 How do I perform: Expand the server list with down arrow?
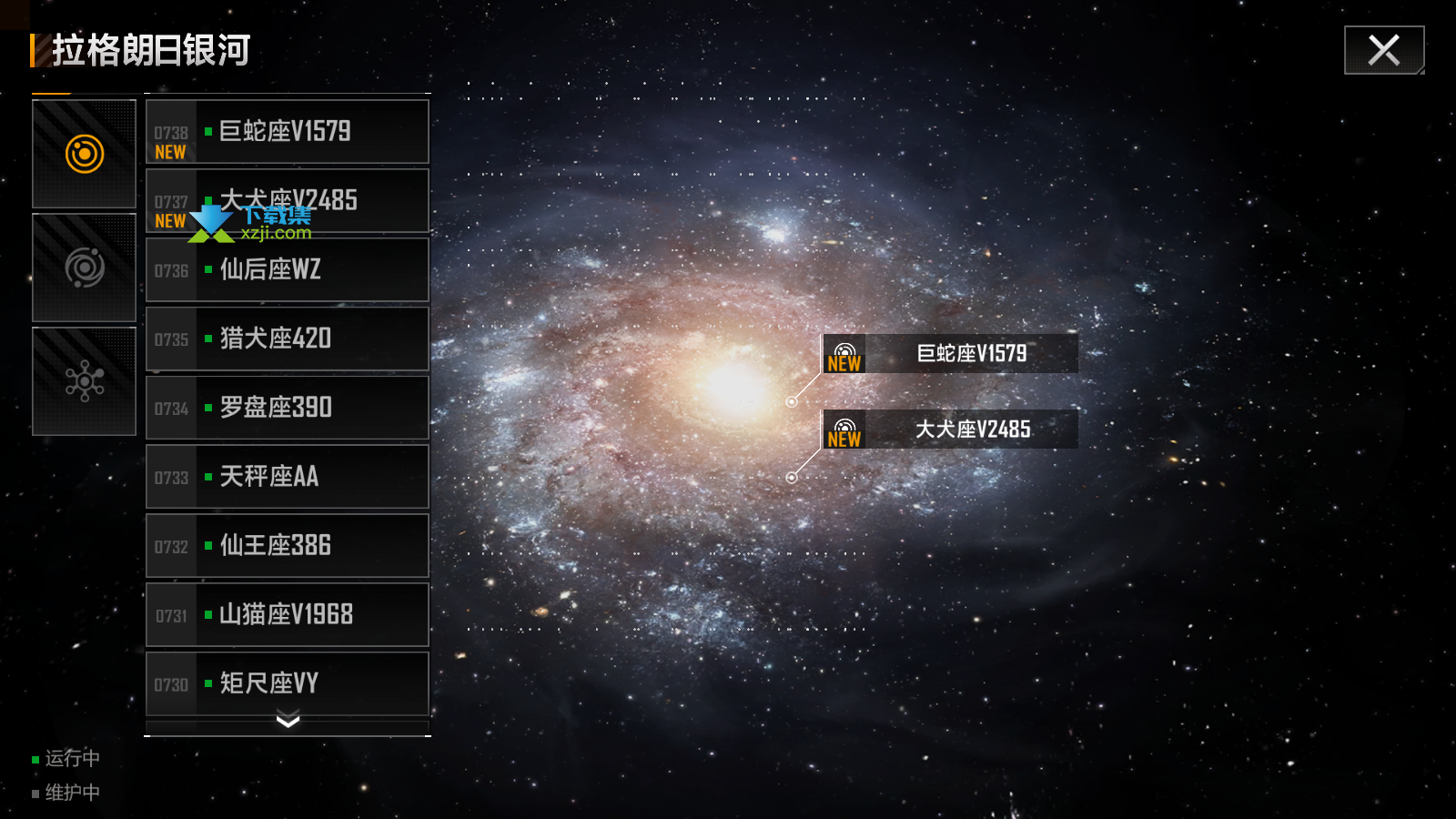(288, 723)
